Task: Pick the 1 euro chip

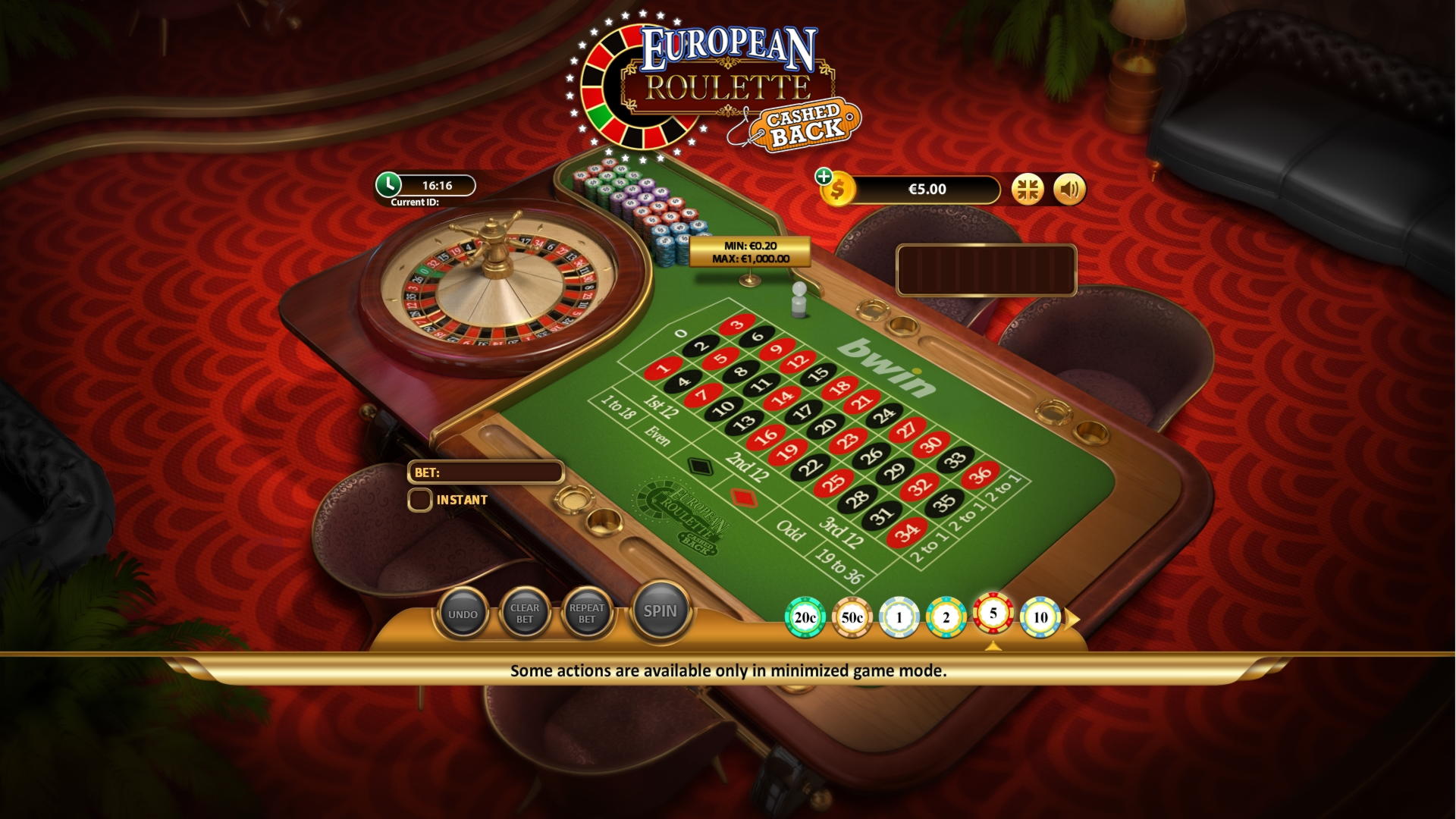Action: [899, 618]
